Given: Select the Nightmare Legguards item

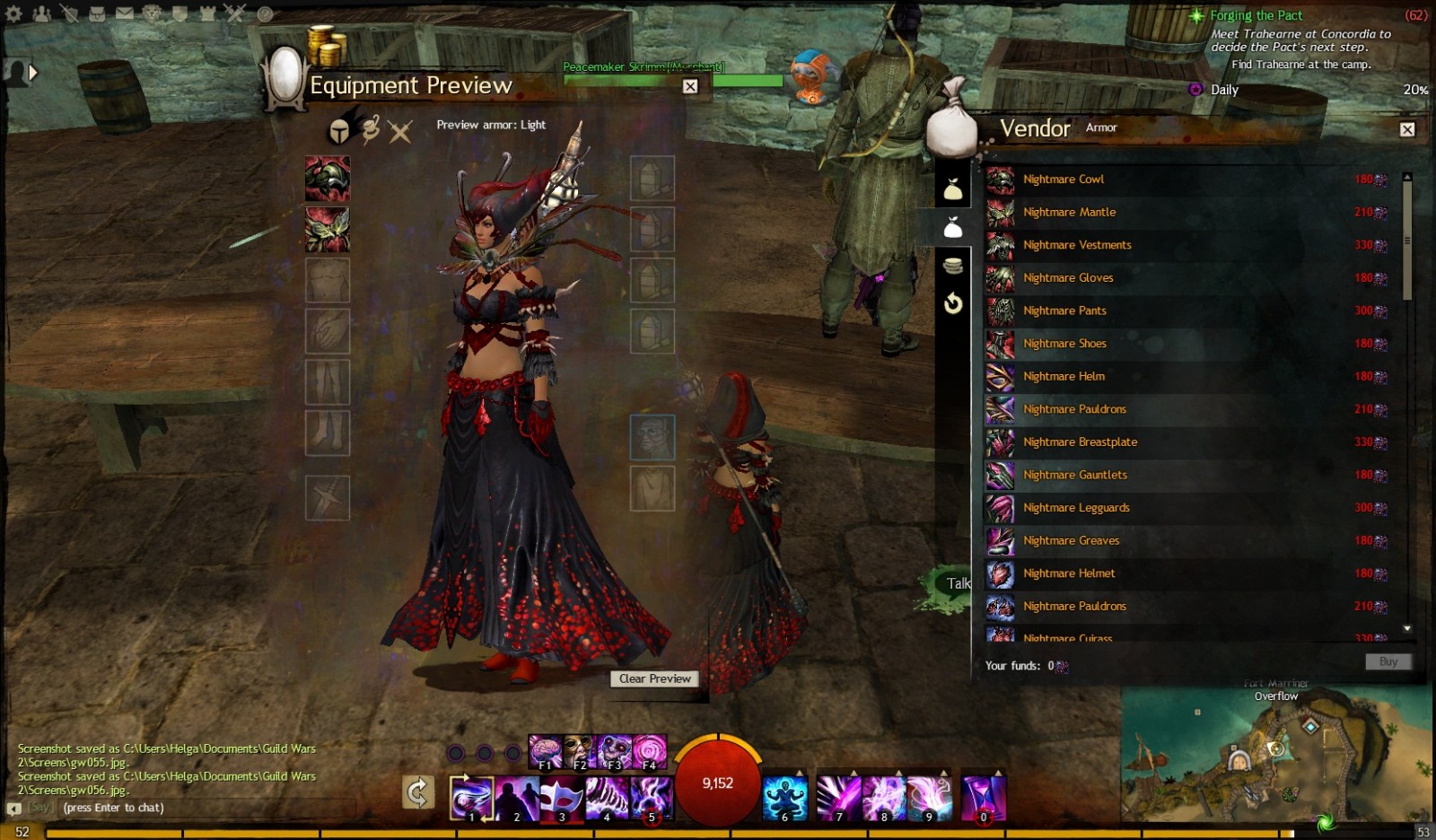Looking at the screenshot, I should point(1076,508).
